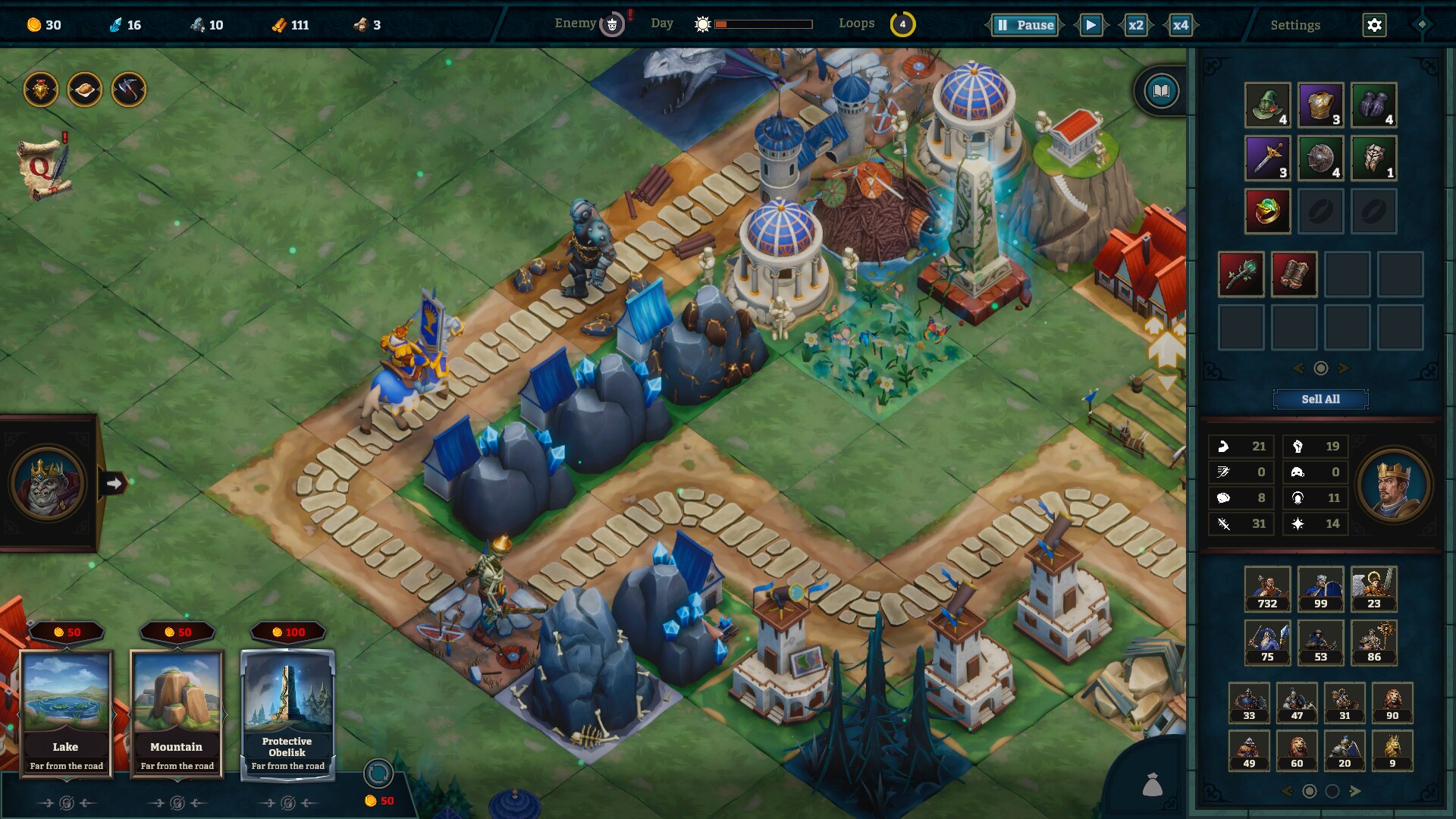The width and height of the screenshot is (1456, 819).
Task: Open the quest scroll
Action: (44, 167)
